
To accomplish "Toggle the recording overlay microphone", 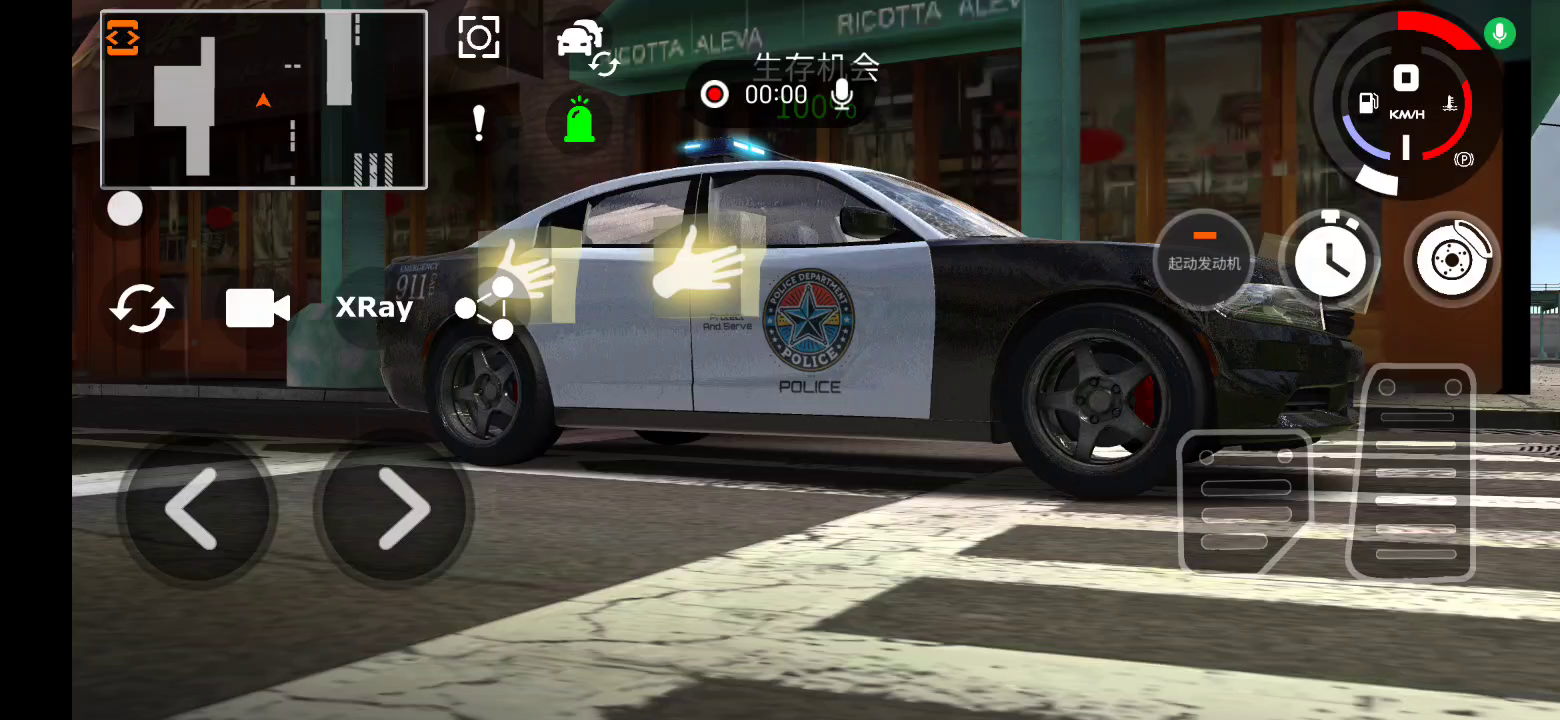I will (x=843, y=95).
